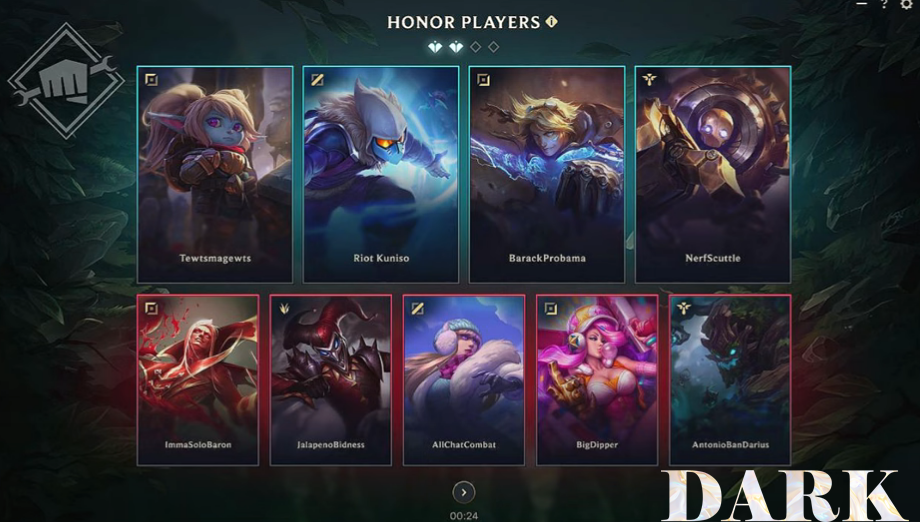Choose BarackProbama to honor

[x=547, y=174]
